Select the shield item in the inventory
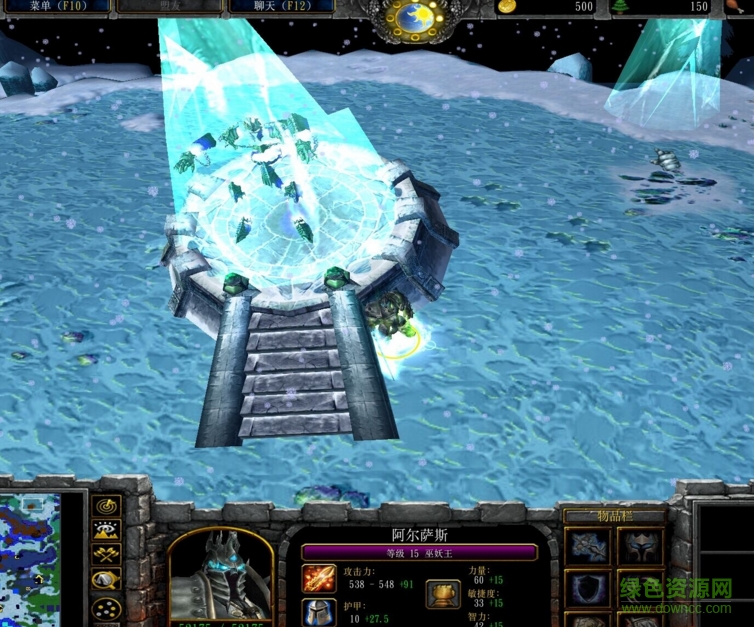The width and height of the screenshot is (755, 627). 587,589
